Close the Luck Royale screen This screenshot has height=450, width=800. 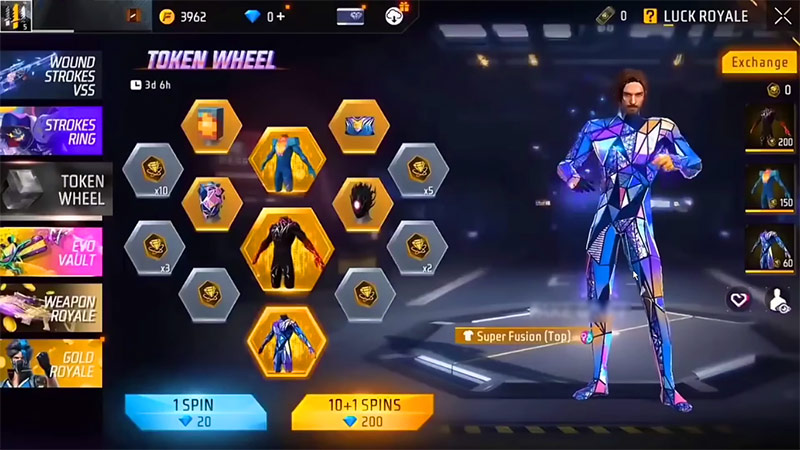point(781,15)
